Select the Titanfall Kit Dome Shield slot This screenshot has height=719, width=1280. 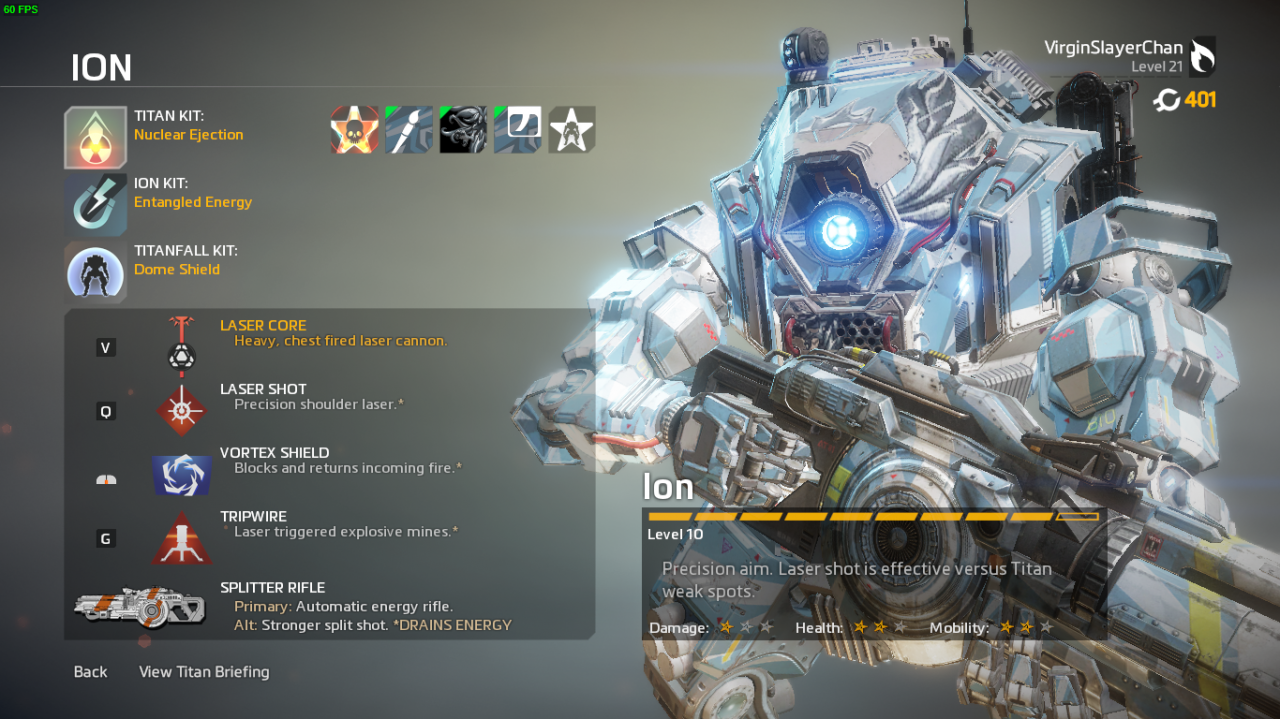pos(96,271)
